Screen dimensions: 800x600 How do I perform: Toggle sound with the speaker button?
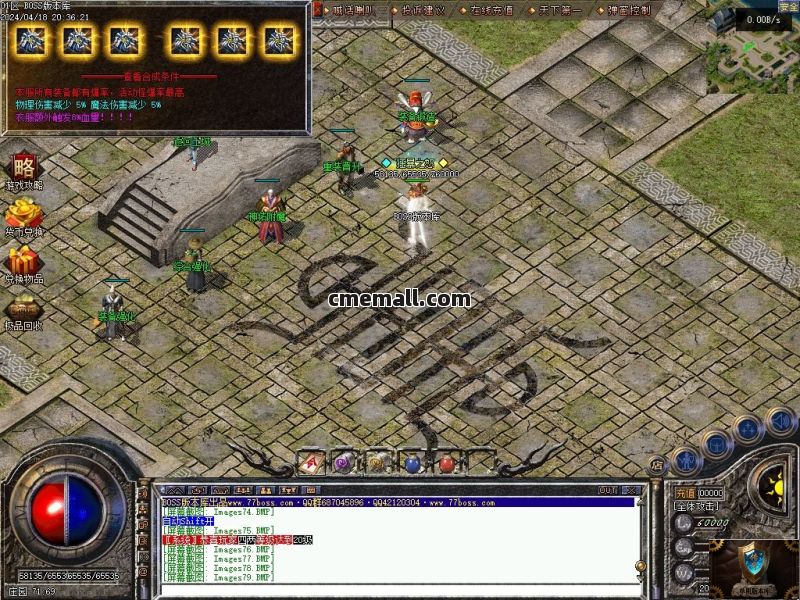780,421
